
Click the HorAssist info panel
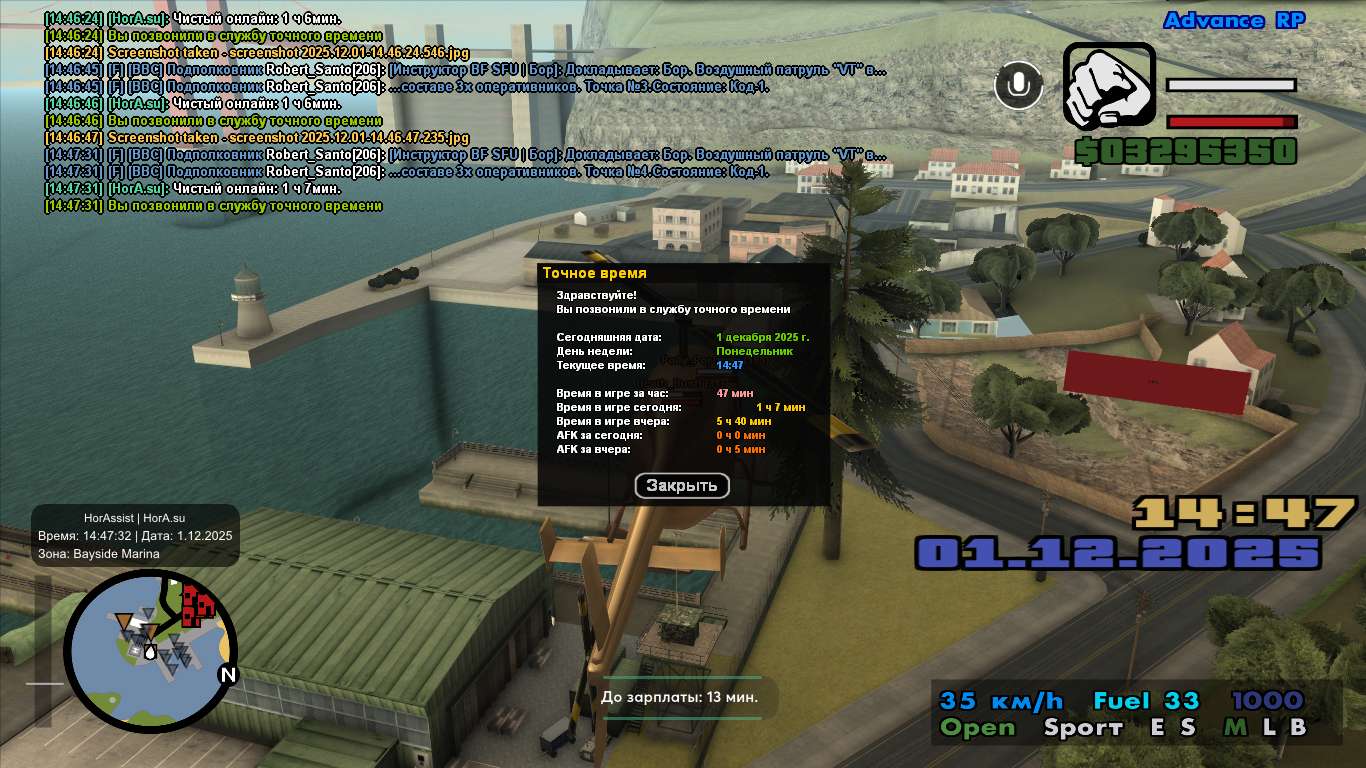[135, 536]
